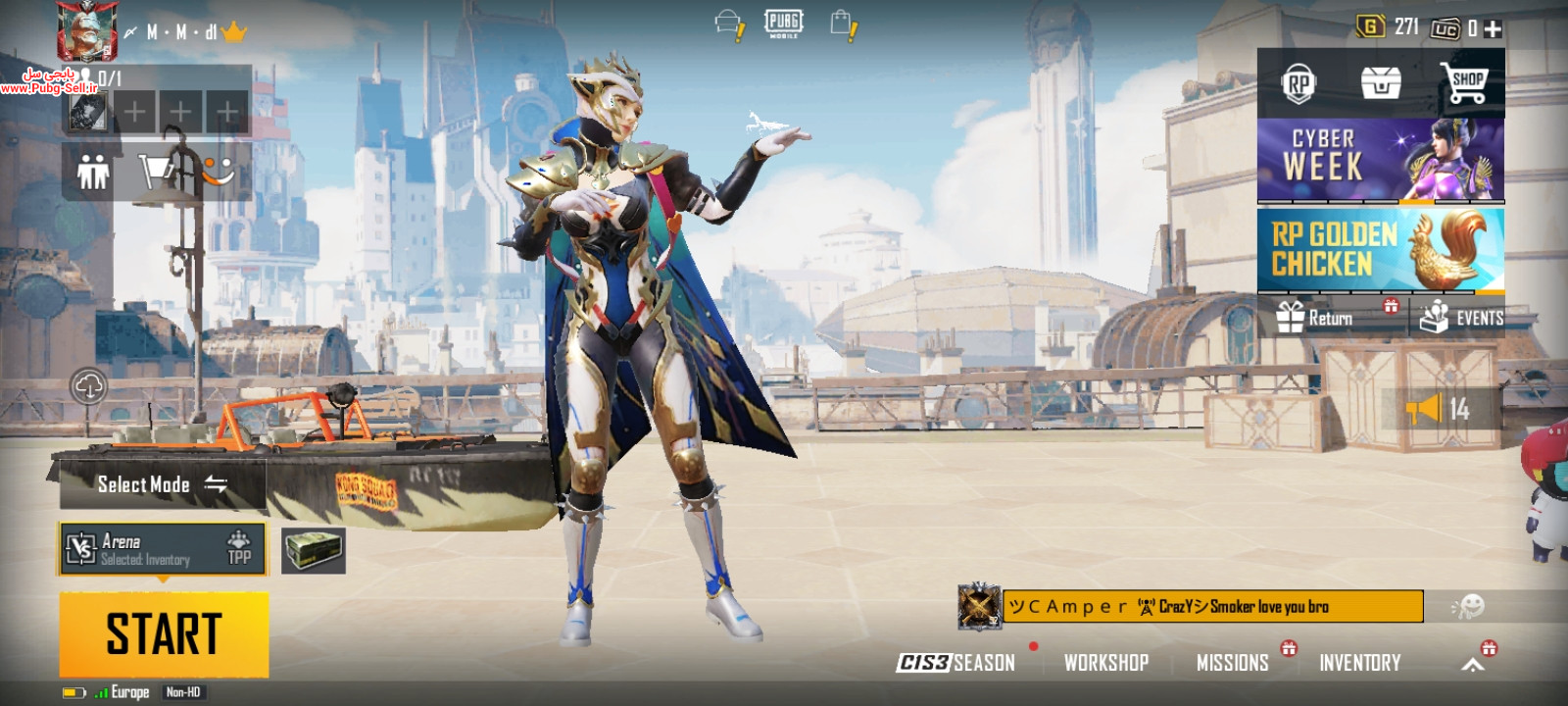
Task: Open the WORKSHOP menu
Action: (x=1106, y=663)
